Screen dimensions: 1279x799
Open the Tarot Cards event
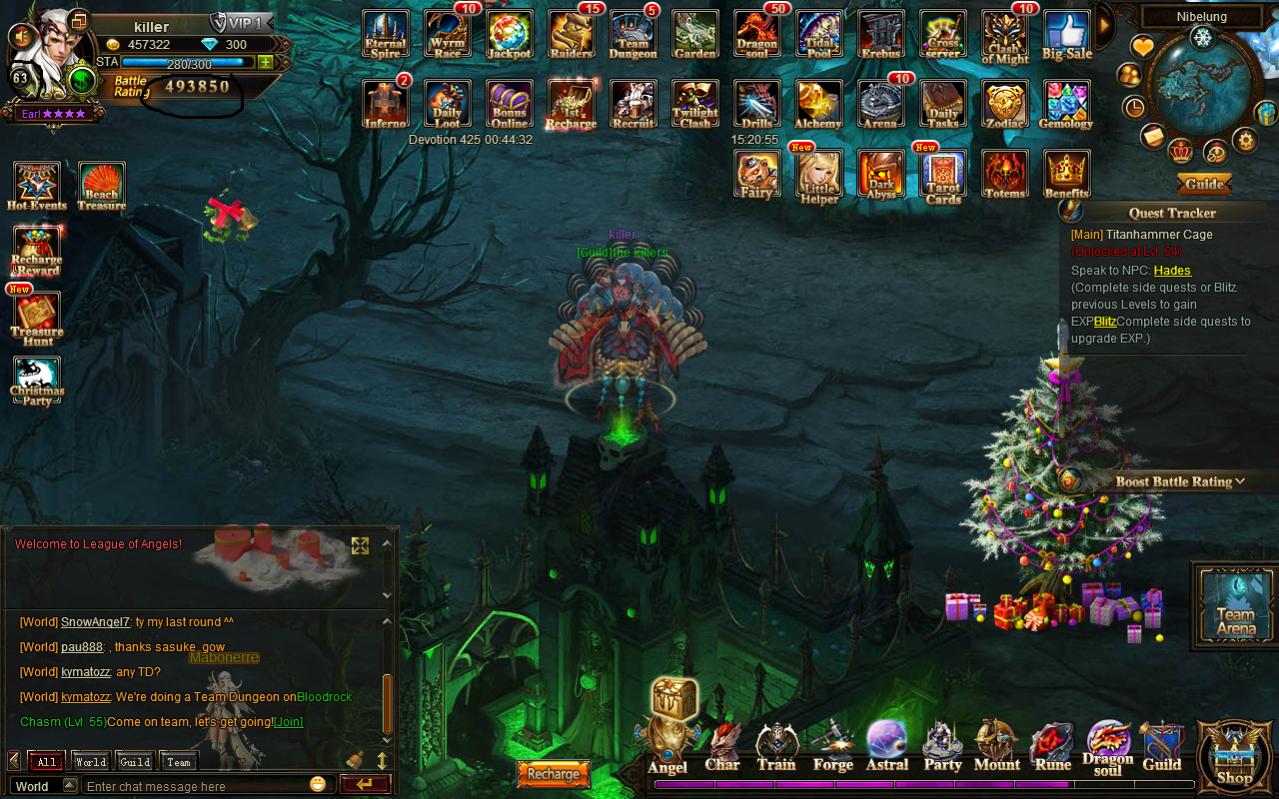click(x=942, y=174)
